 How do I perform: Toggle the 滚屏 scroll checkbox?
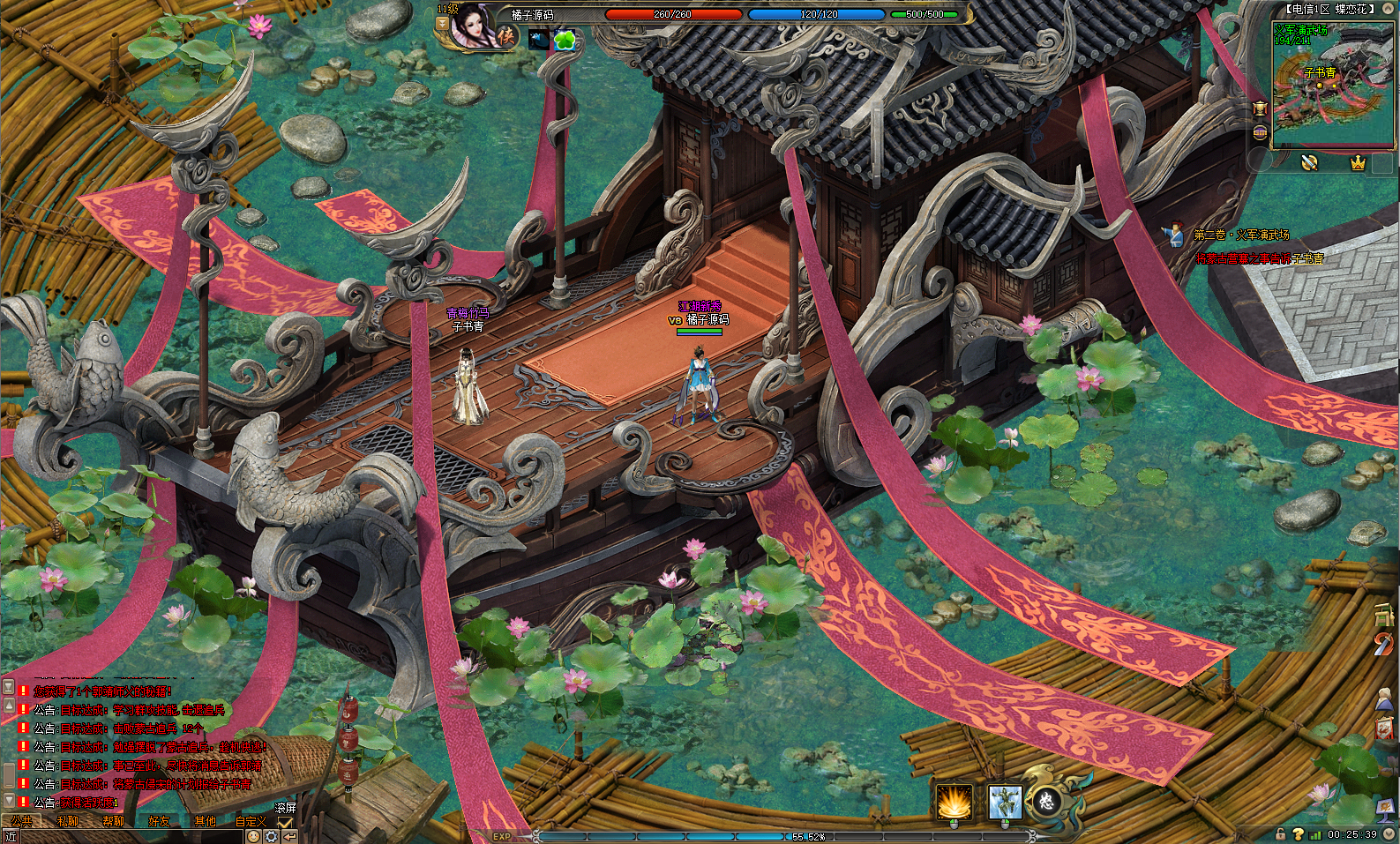pos(285,823)
